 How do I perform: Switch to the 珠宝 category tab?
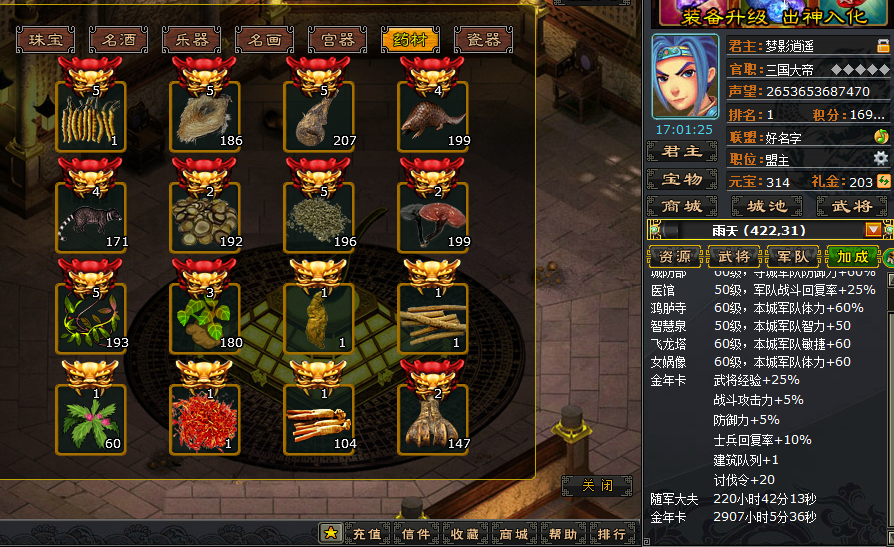(x=45, y=40)
